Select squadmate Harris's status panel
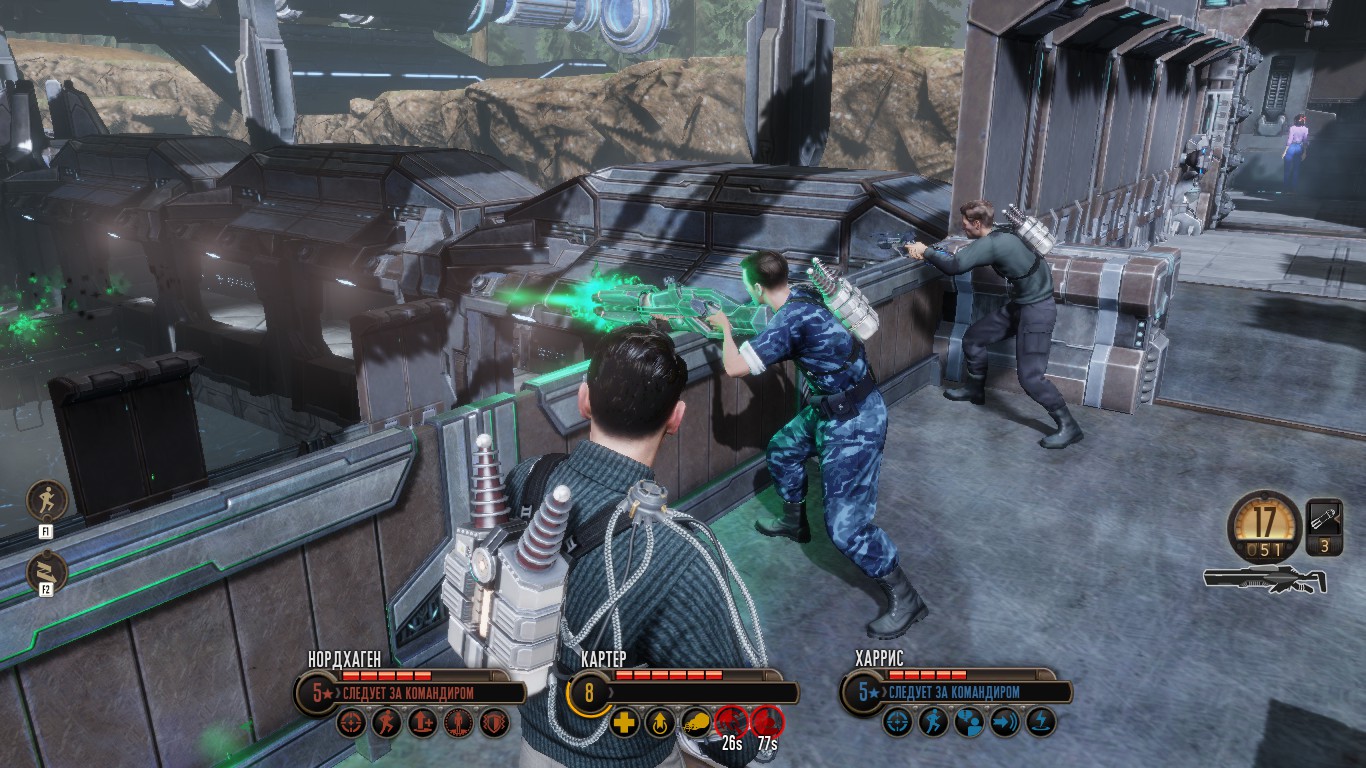The image size is (1366, 768). tap(955, 691)
